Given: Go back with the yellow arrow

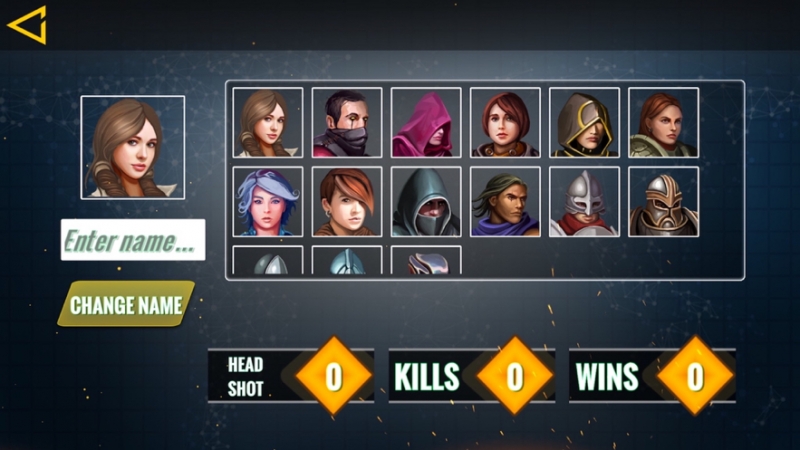Looking at the screenshot, I should (x=27, y=25).
